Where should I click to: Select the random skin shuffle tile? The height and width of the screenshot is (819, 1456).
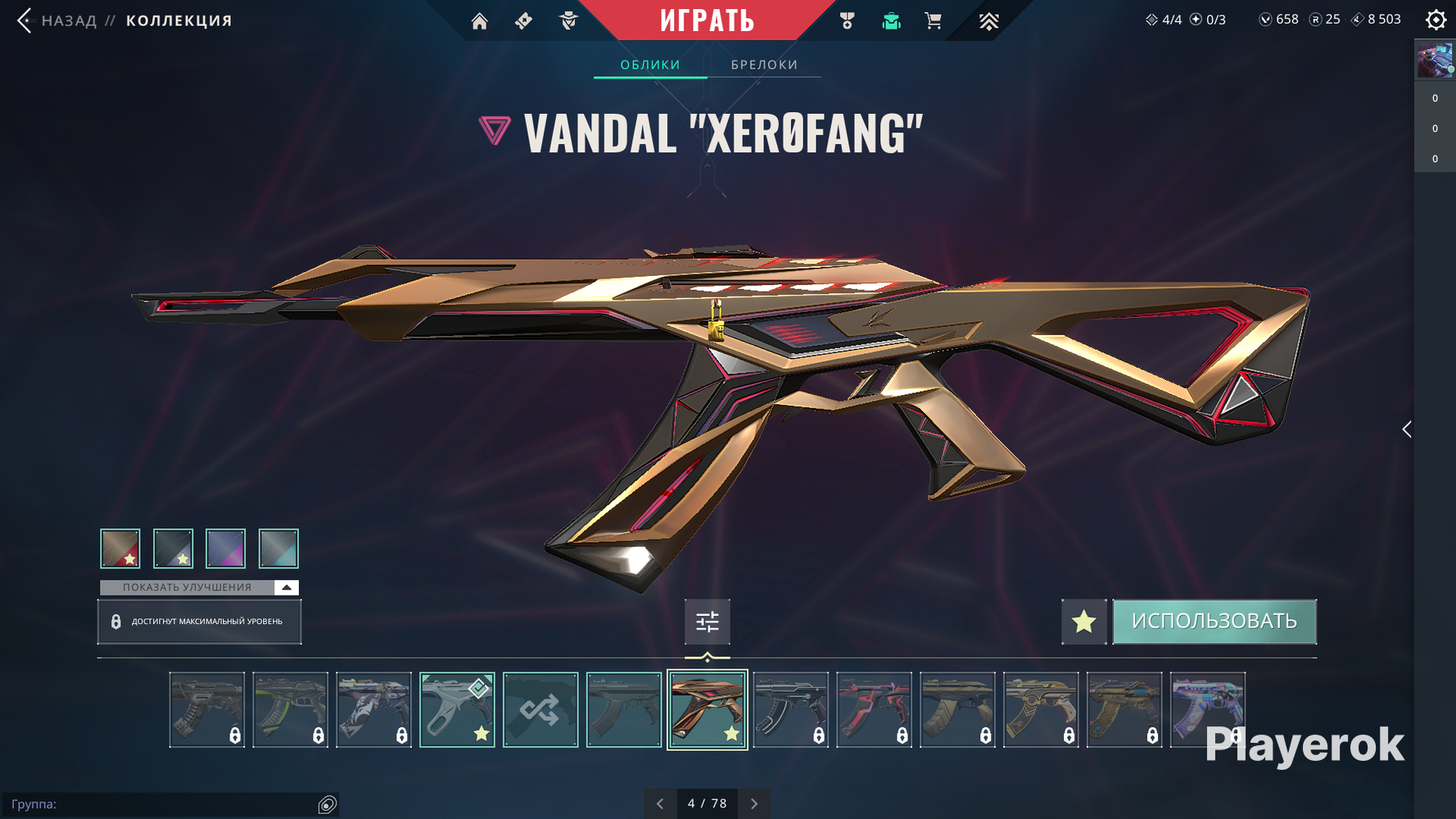tap(540, 709)
